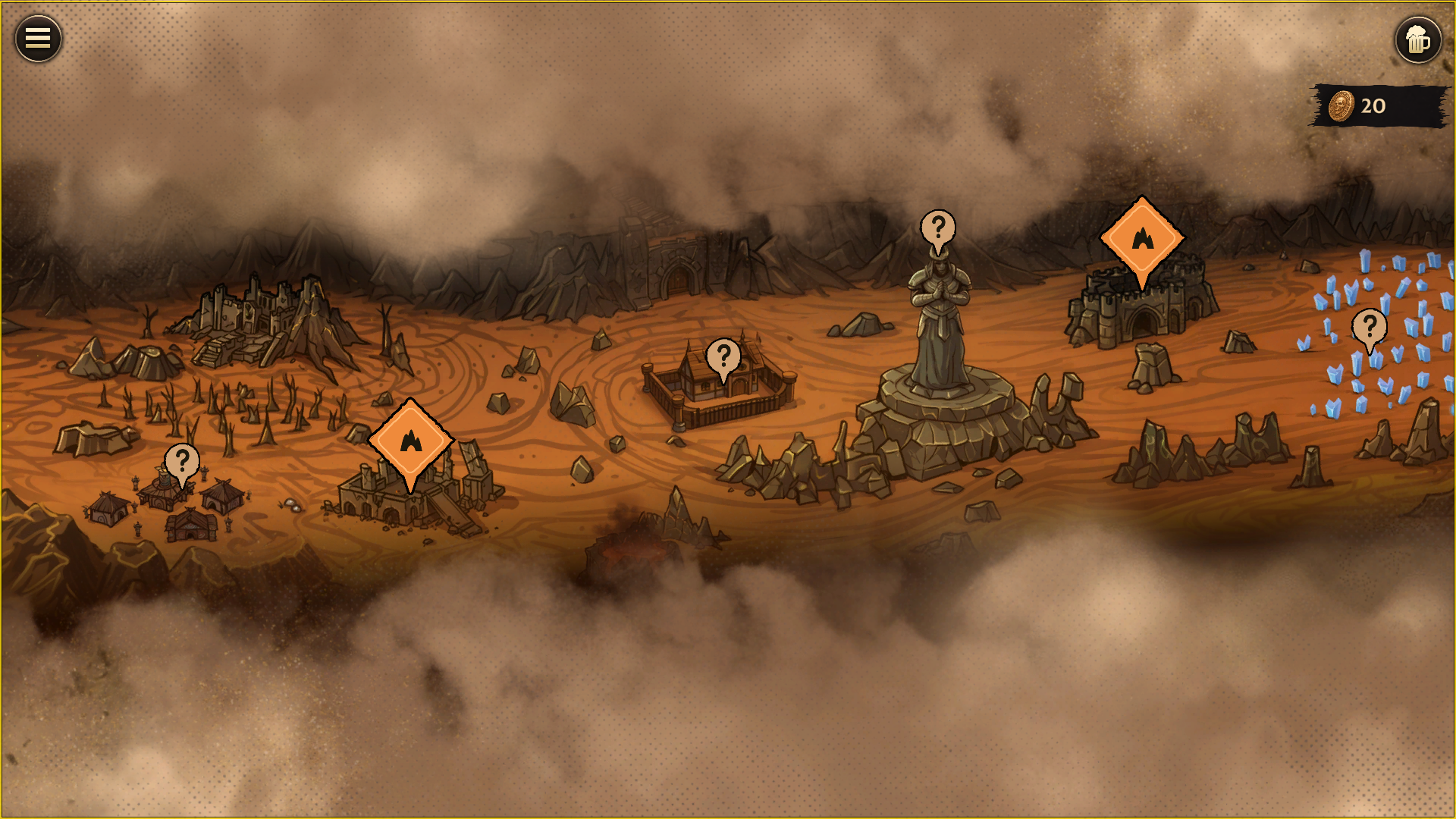This screenshot has height=819, width=1456.
Task: Select the orange marker above the stone castle
Action: point(1142,239)
